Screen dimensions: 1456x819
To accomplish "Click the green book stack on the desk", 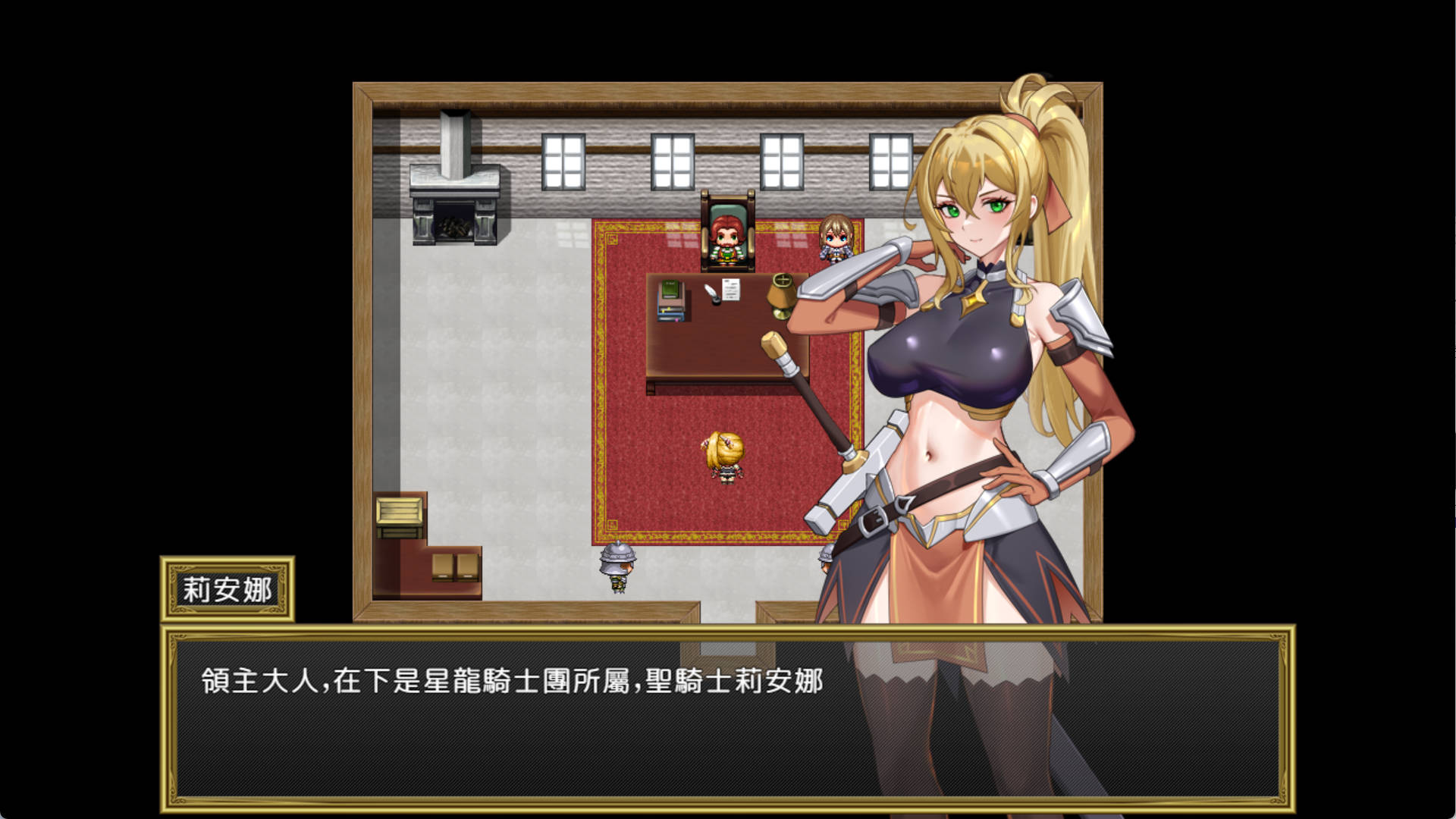I will click(x=670, y=296).
